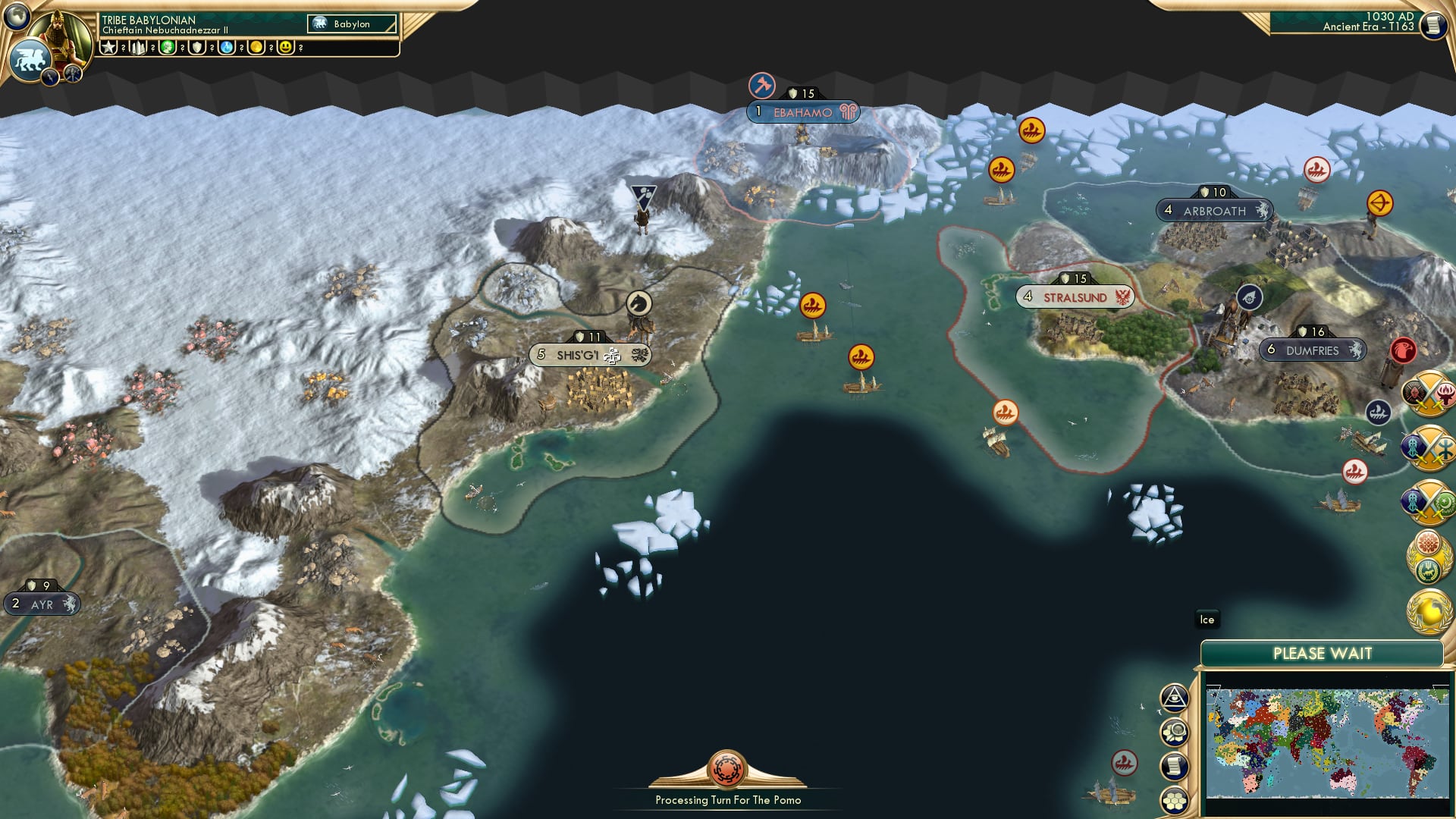The height and width of the screenshot is (819, 1456).
Task: Click the city buildings icon in the resource bar
Action: 138,48
